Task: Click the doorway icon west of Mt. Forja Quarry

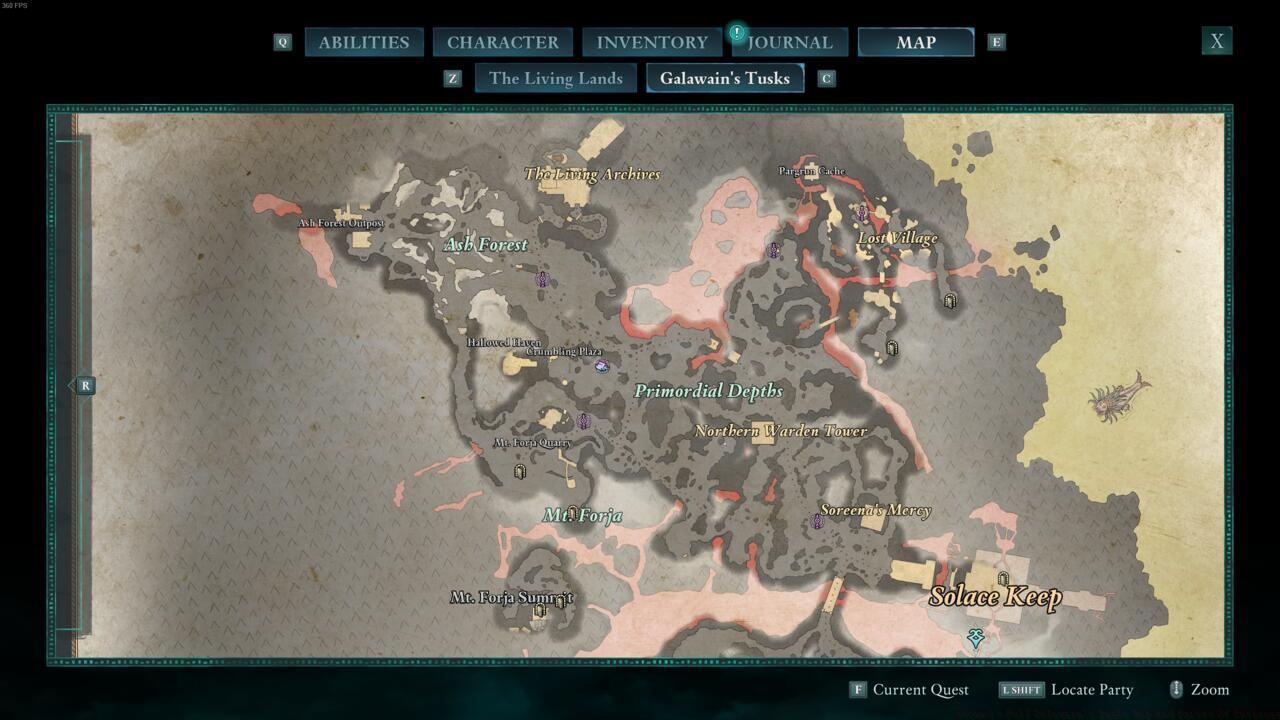Action: (x=520, y=471)
